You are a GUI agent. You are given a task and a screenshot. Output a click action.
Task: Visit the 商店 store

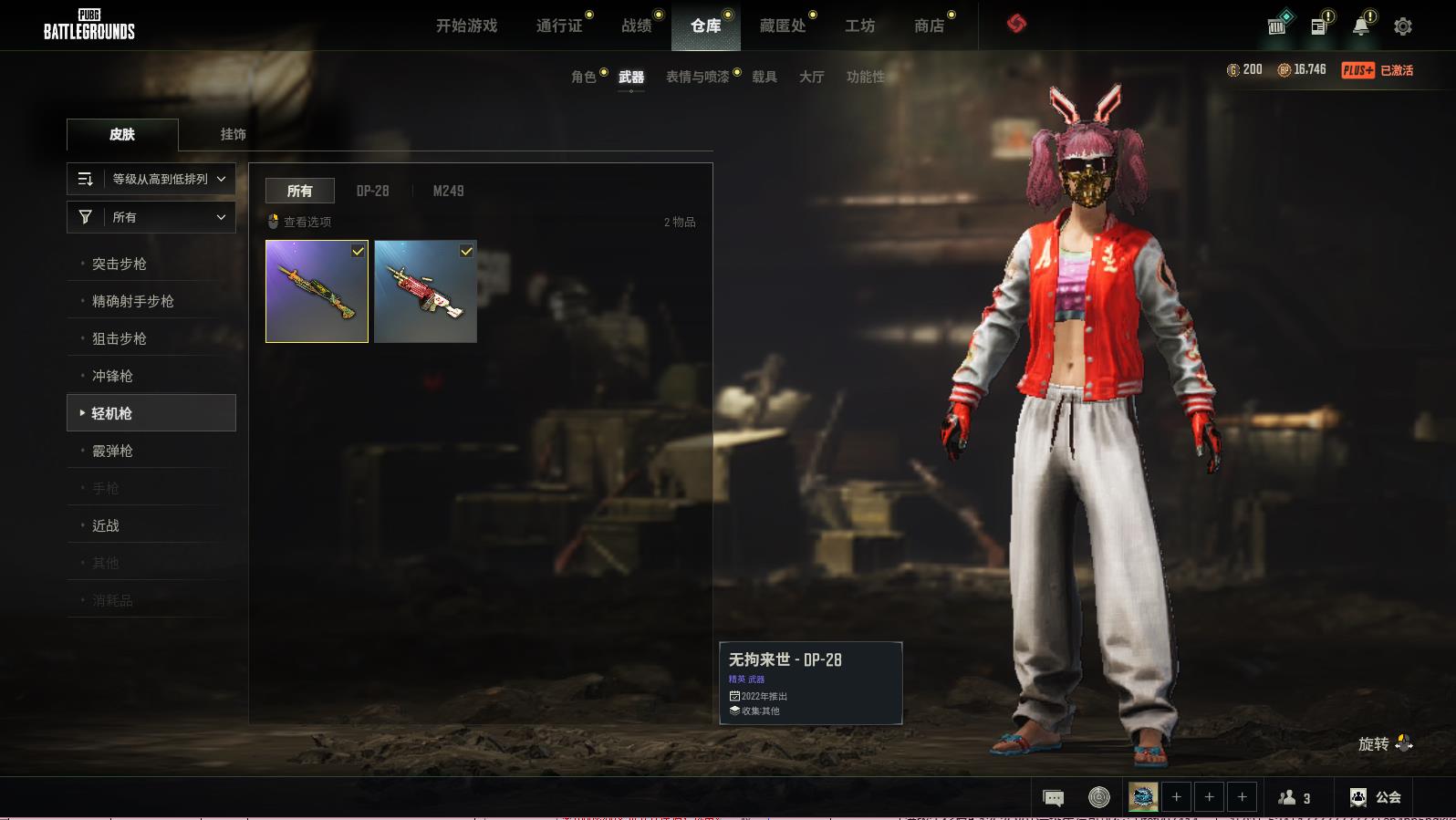(x=929, y=26)
